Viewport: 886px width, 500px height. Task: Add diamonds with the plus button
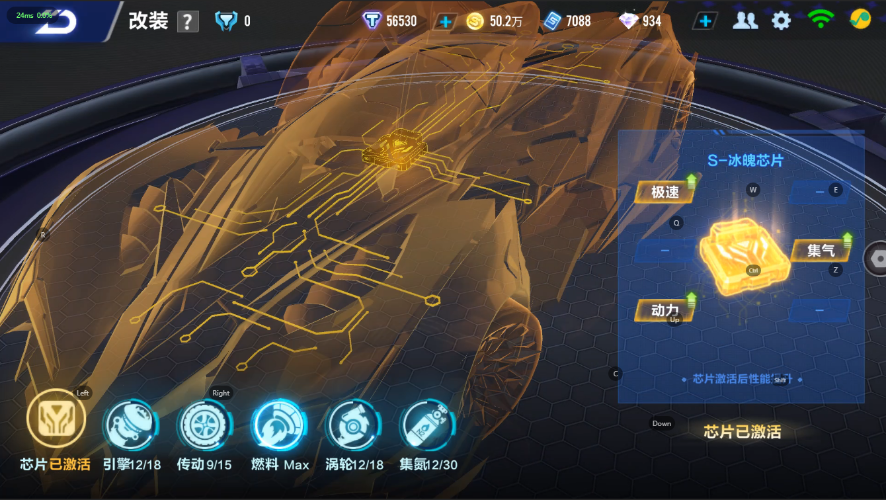tap(705, 21)
